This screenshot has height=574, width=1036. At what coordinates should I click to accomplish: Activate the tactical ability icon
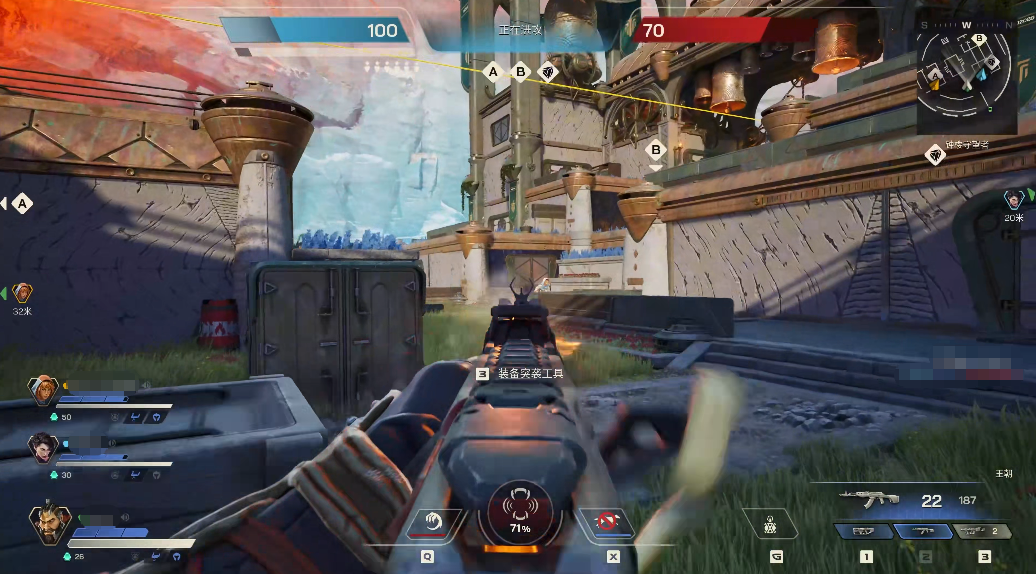[434, 522]
